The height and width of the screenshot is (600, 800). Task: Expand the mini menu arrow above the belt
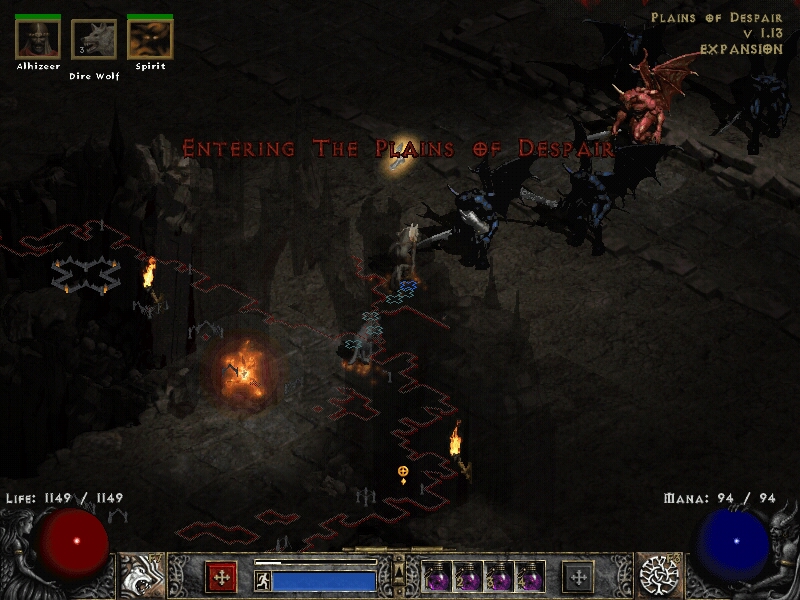[x=399, y=569]
